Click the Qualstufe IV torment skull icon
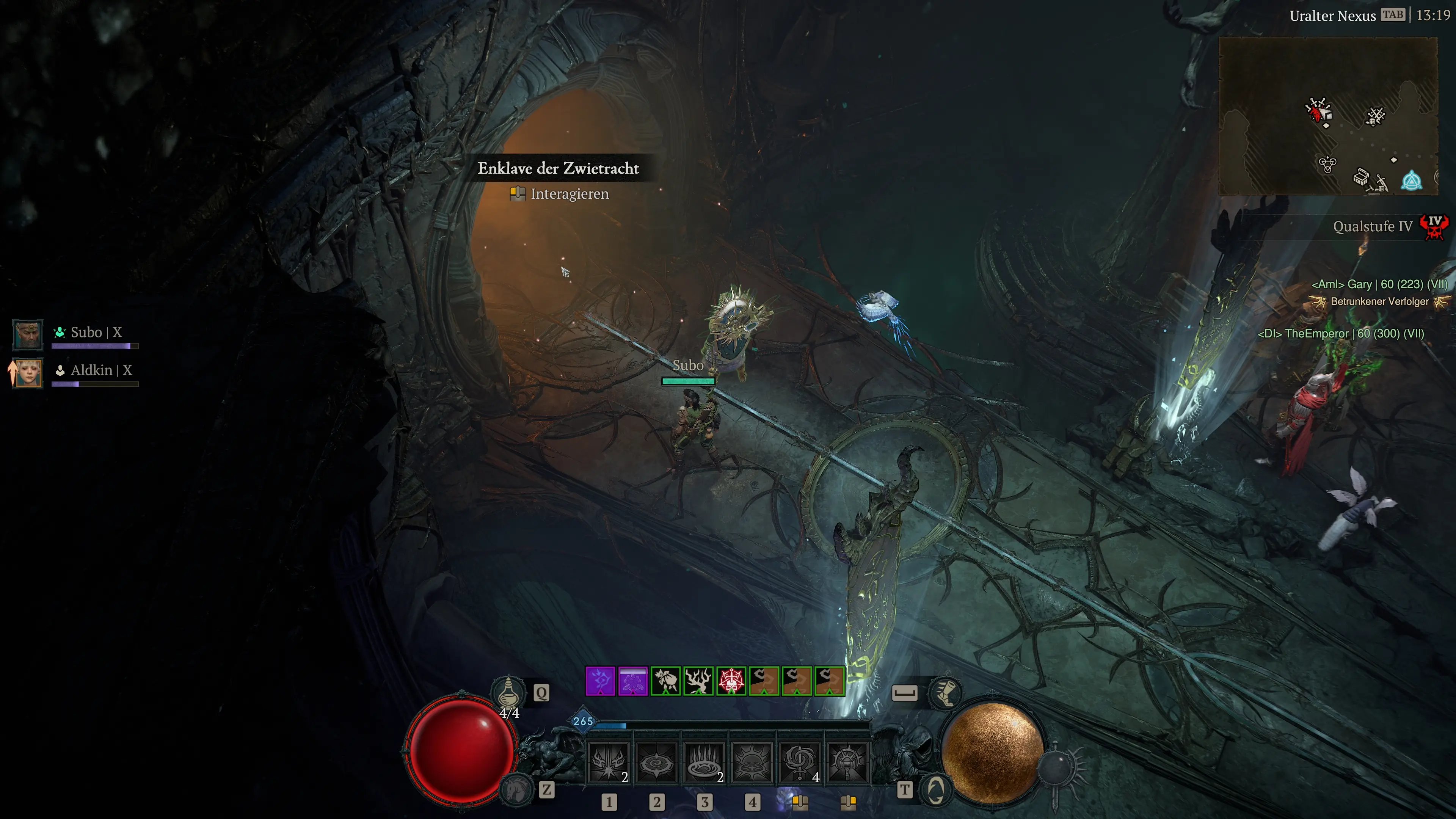This screenshot has width=1456, height=819. [1434, 227]
